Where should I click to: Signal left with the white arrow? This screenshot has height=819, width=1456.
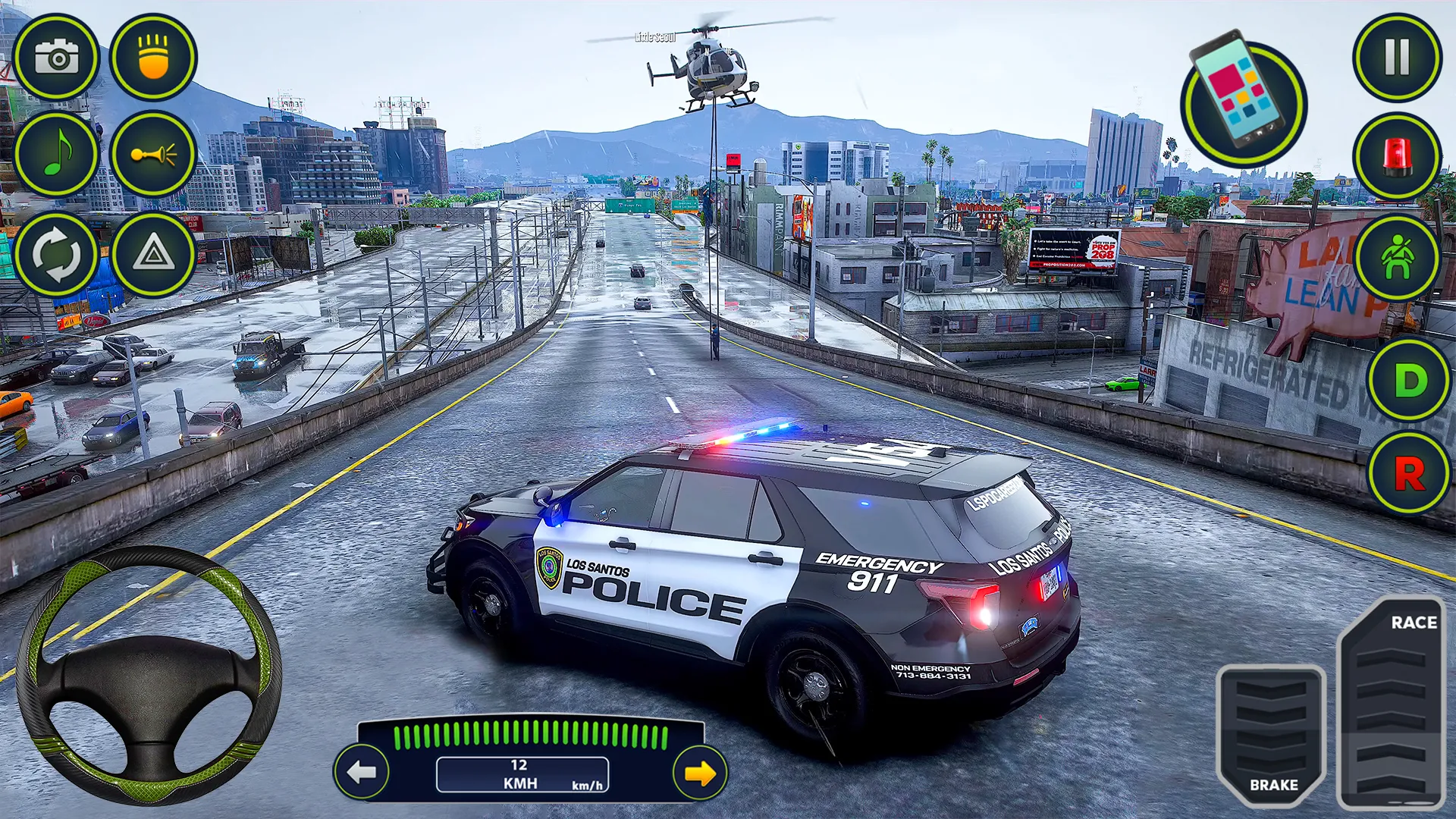(362, 773)
